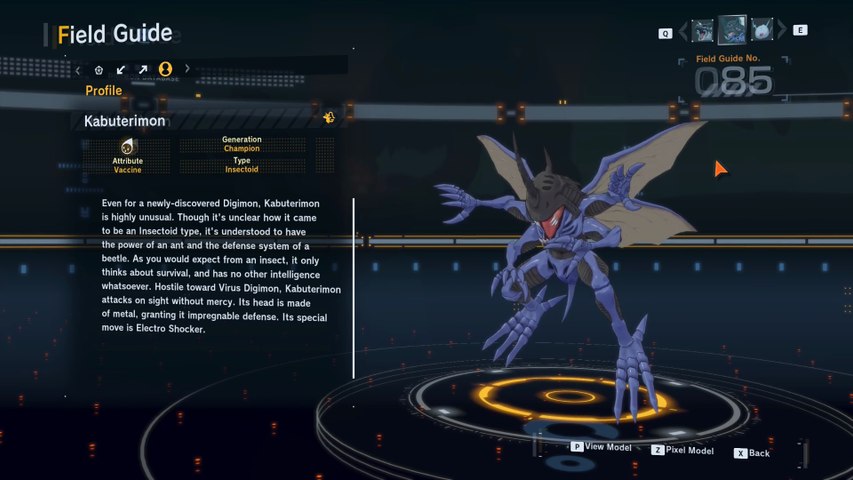Viewport: 853px width, 480px height.
Task: Switch to the up-right arrow tab
Action: click(143, 70)
